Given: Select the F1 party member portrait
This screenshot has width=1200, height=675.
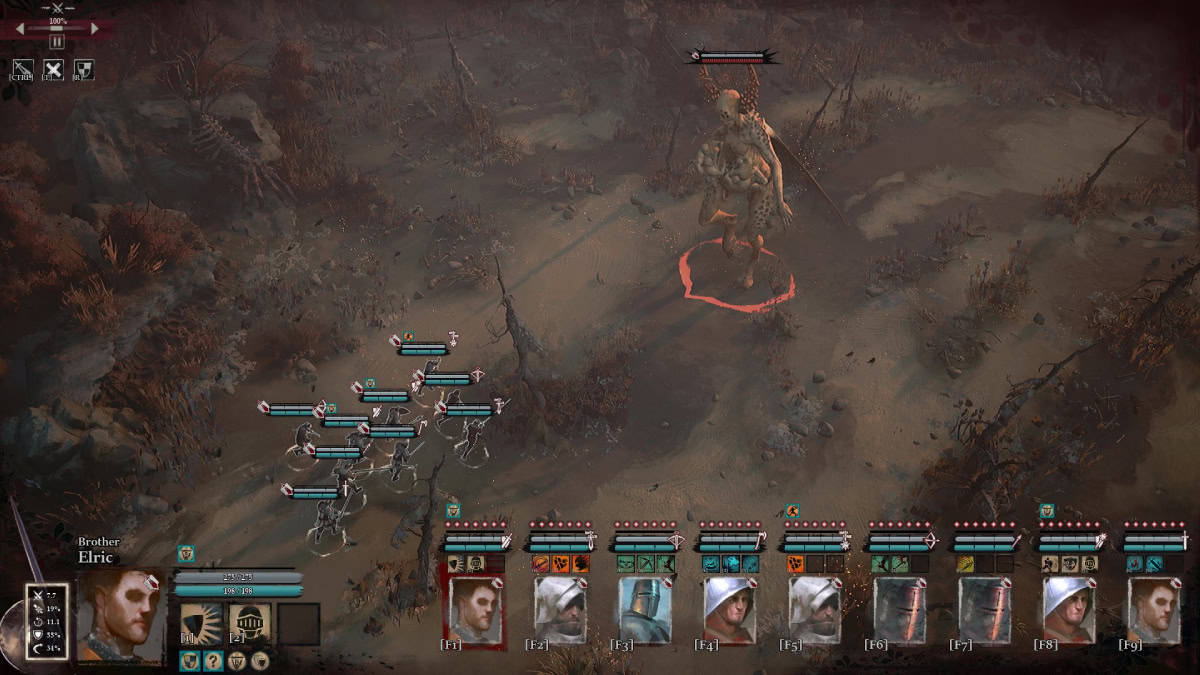Looking at the screenshot, I should coord(473,607).
